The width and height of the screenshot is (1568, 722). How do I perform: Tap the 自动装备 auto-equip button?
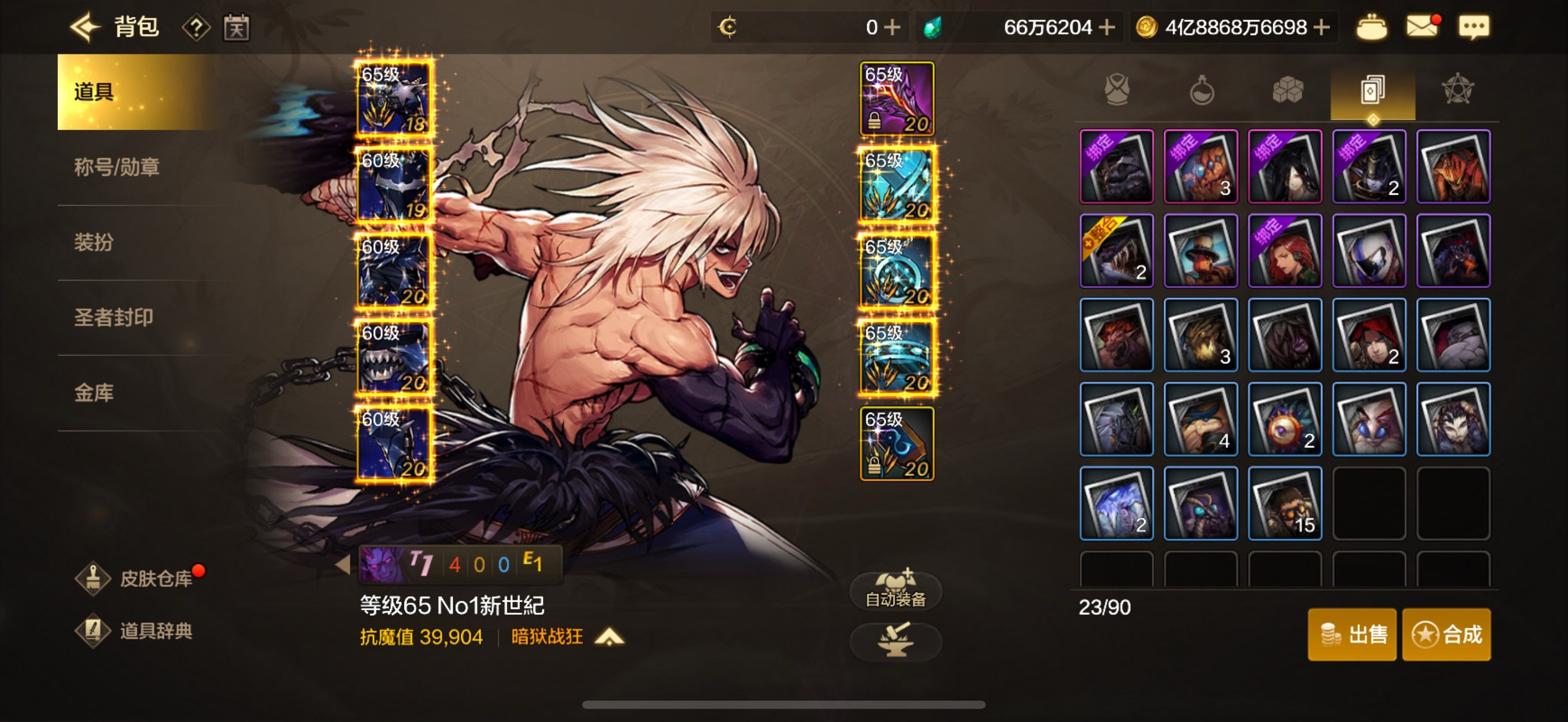[x=896, y=590]
